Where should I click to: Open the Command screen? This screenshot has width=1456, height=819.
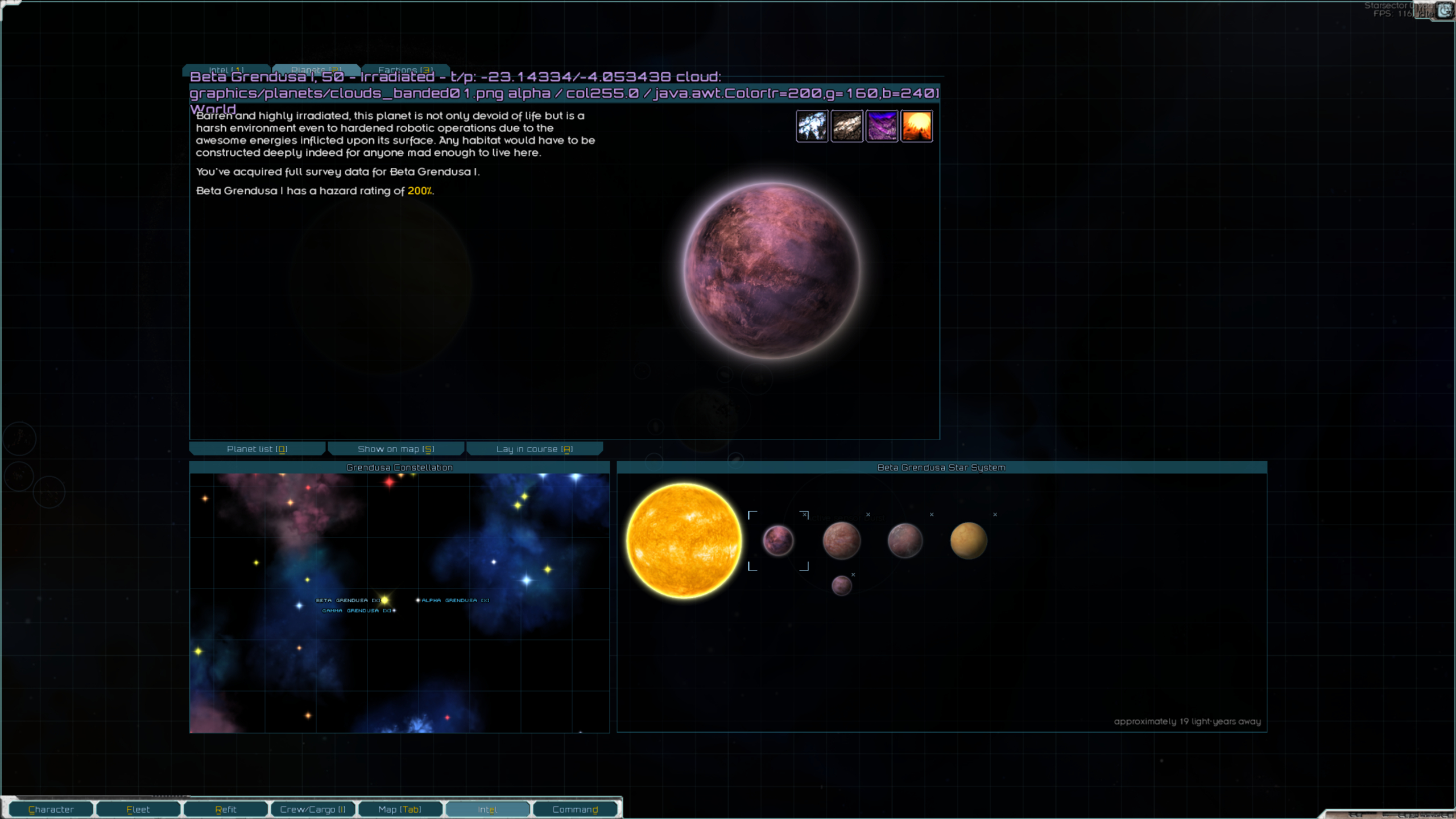574,809
